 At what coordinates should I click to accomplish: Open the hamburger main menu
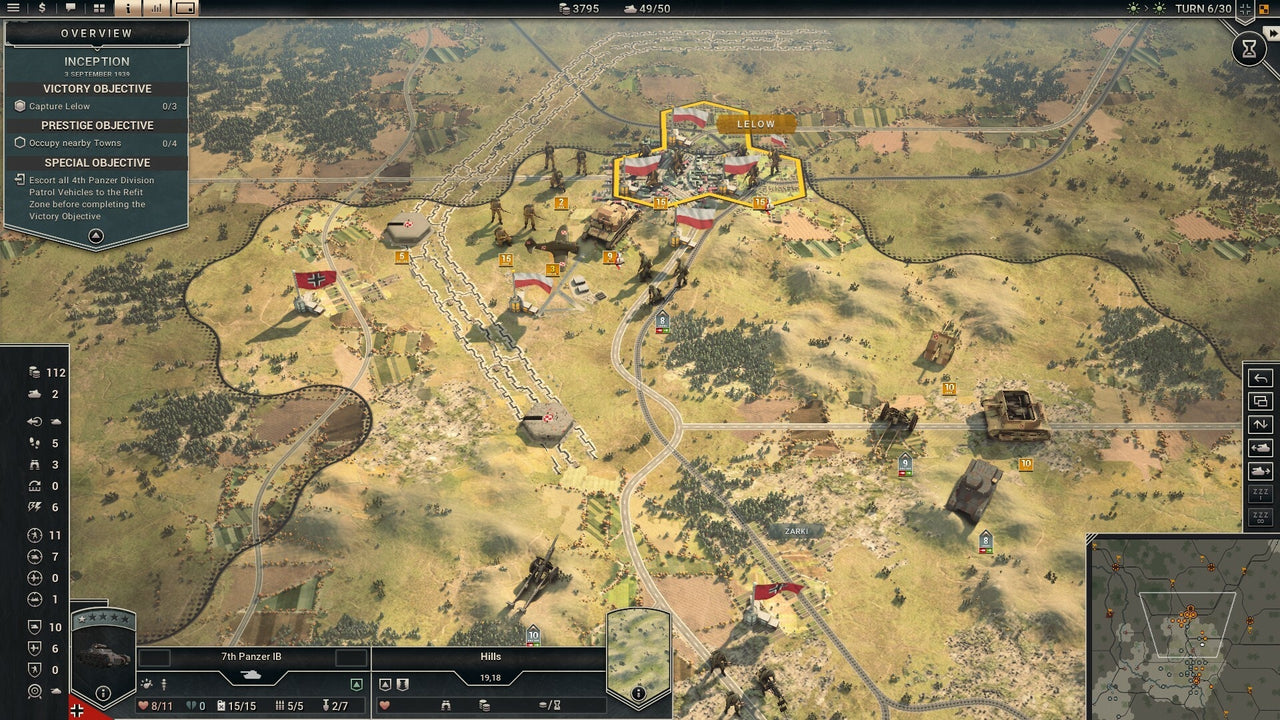point(13,9)
